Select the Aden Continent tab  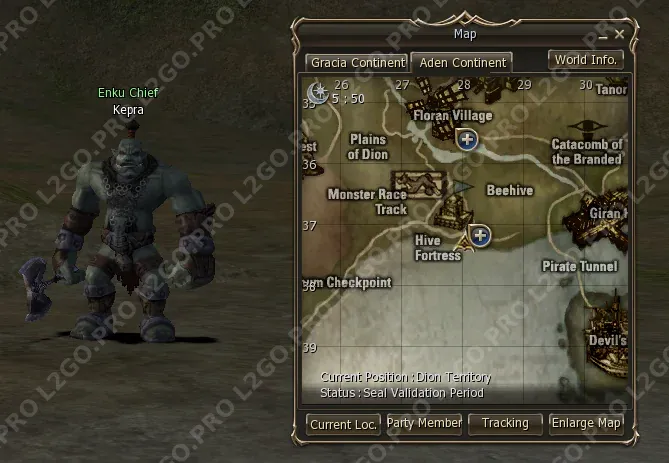[462, 62]
